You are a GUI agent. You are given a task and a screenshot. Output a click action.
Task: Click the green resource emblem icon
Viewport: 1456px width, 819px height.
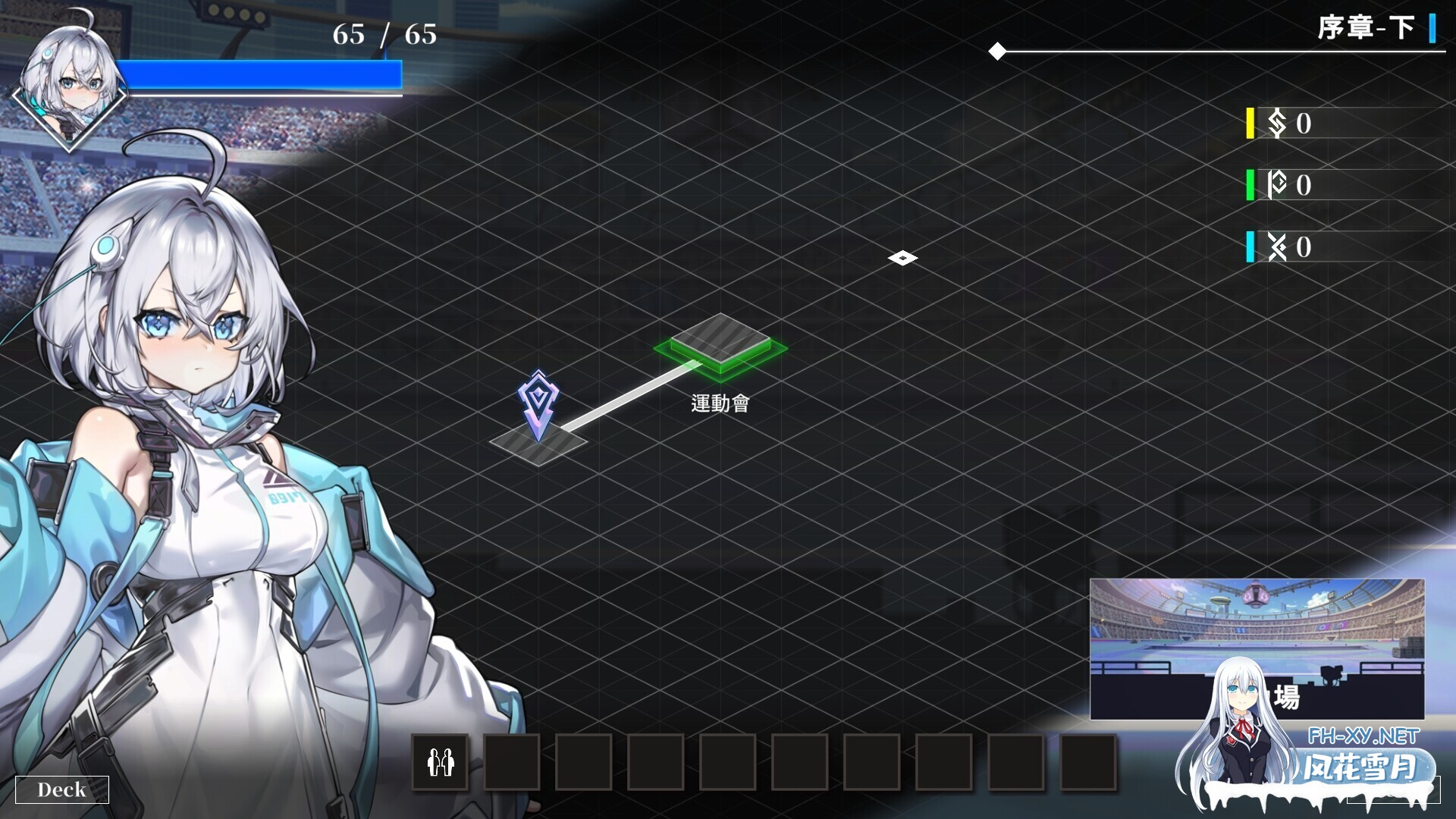1277,184
